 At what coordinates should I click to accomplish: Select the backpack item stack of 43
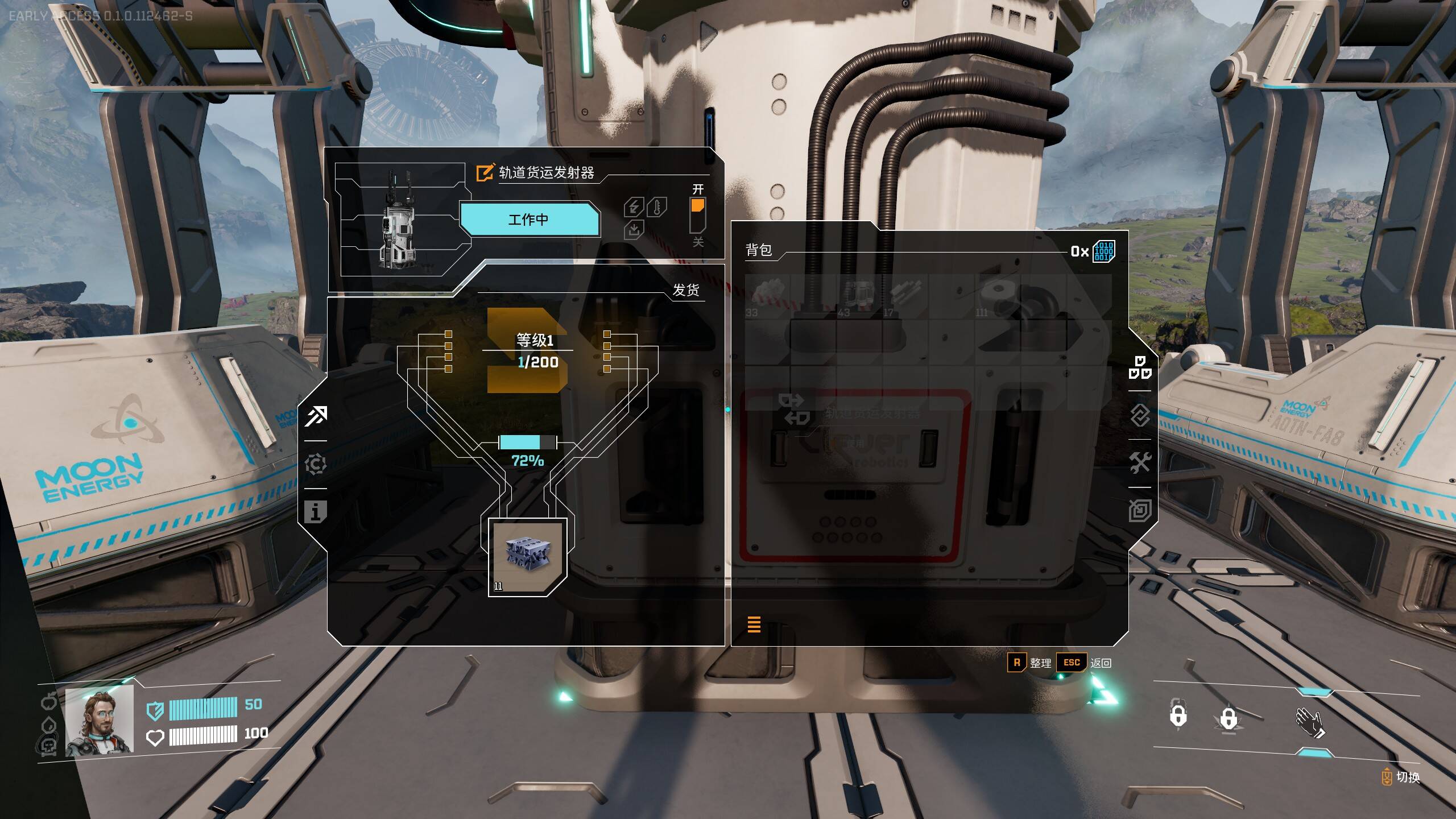859,296
